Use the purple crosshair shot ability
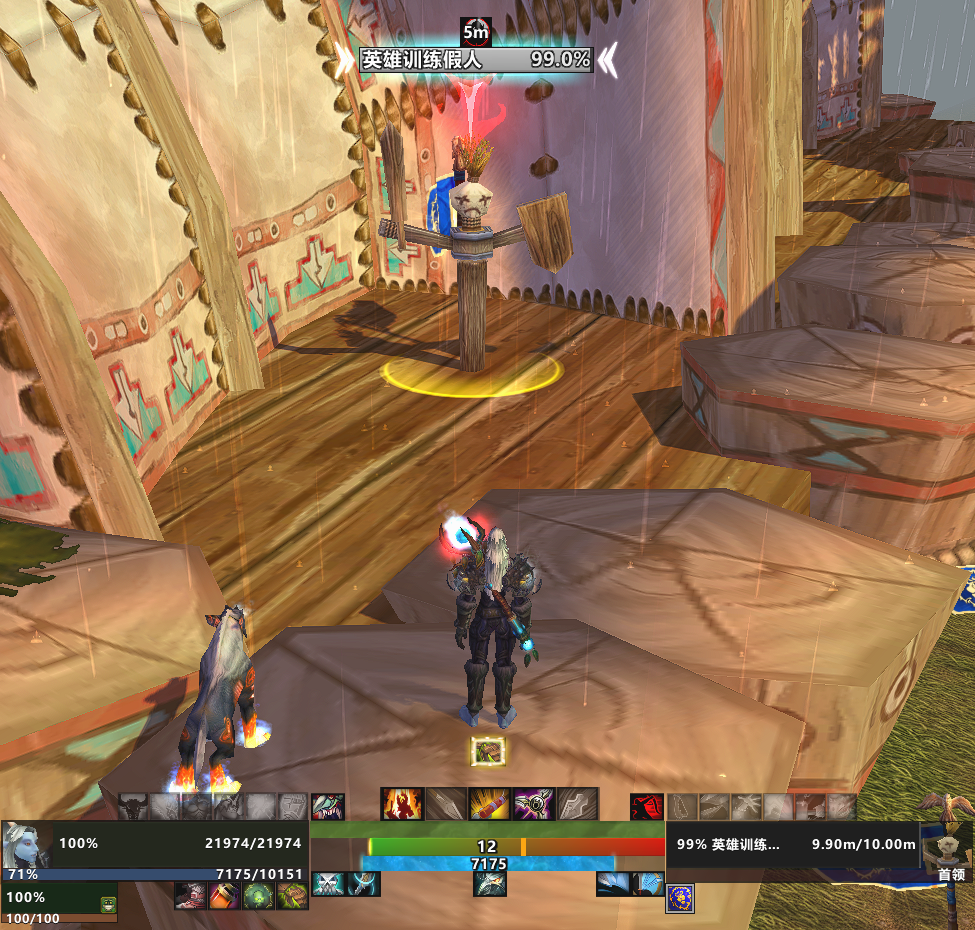This screenshot has height=930, width=975. pos(533,804)
